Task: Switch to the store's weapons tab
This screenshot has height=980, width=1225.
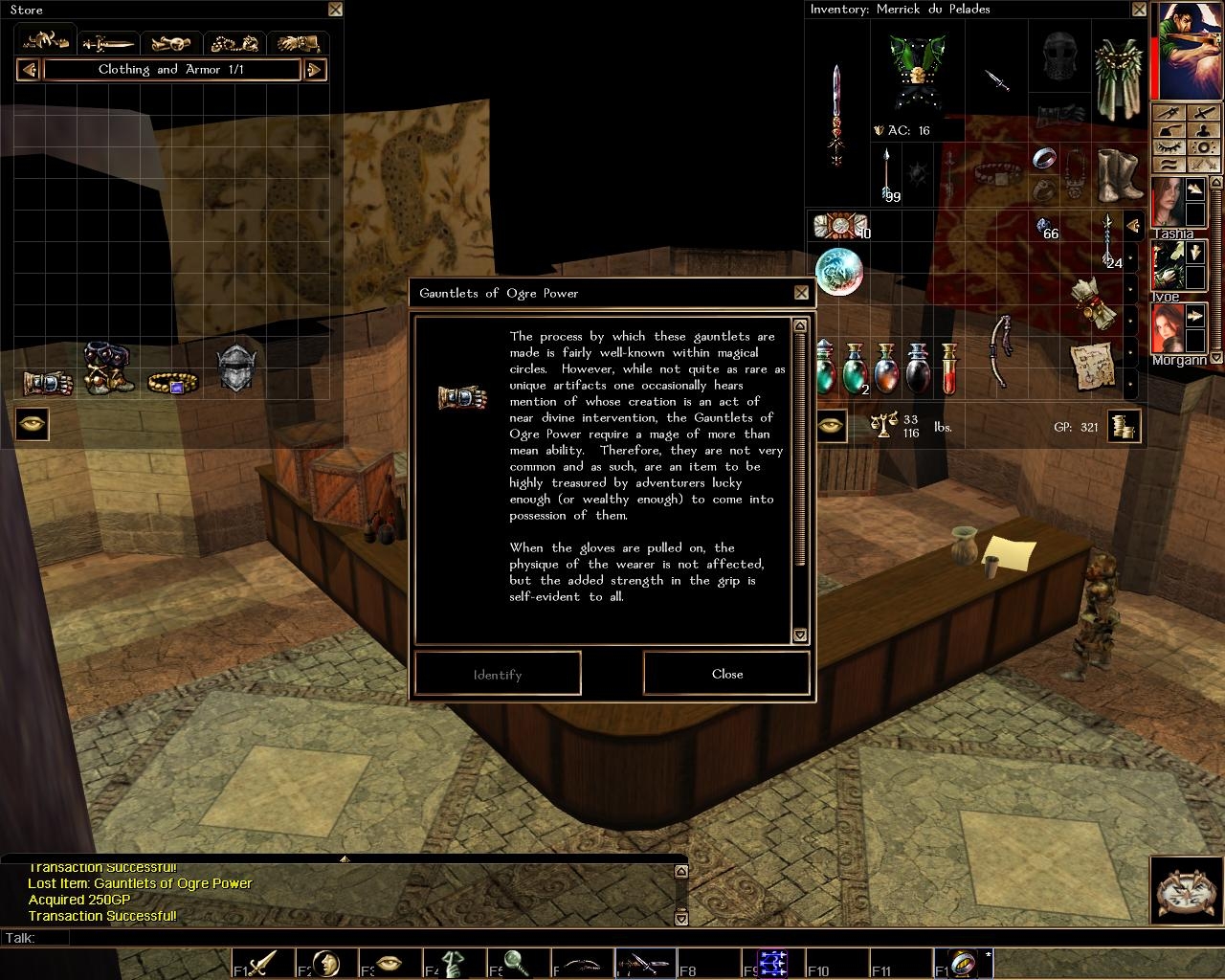Action: tap(108, 43)
